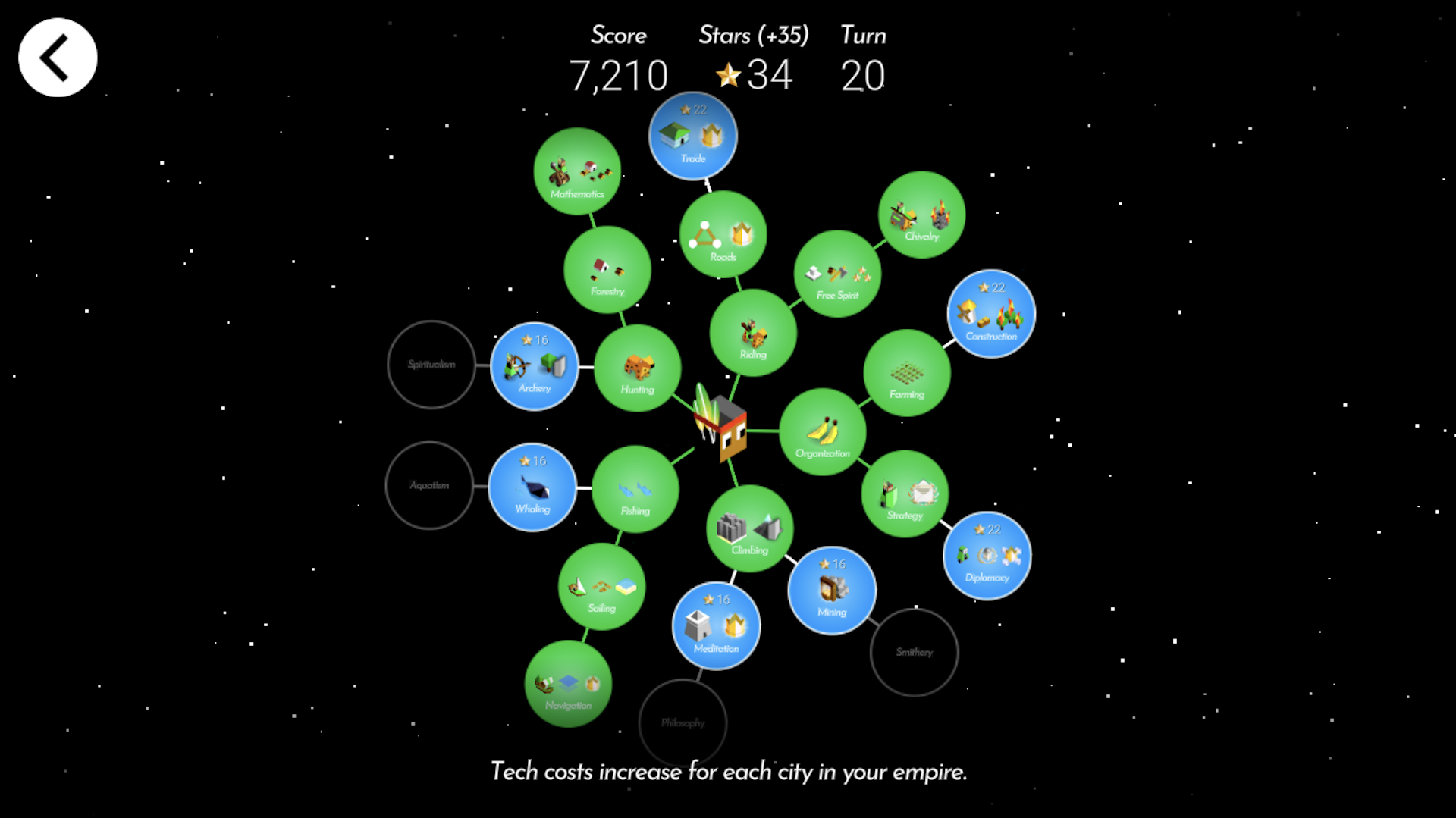Open the locked Aquatism tech
This screenshot has height=818, width=1456.
tap(429, 485)
